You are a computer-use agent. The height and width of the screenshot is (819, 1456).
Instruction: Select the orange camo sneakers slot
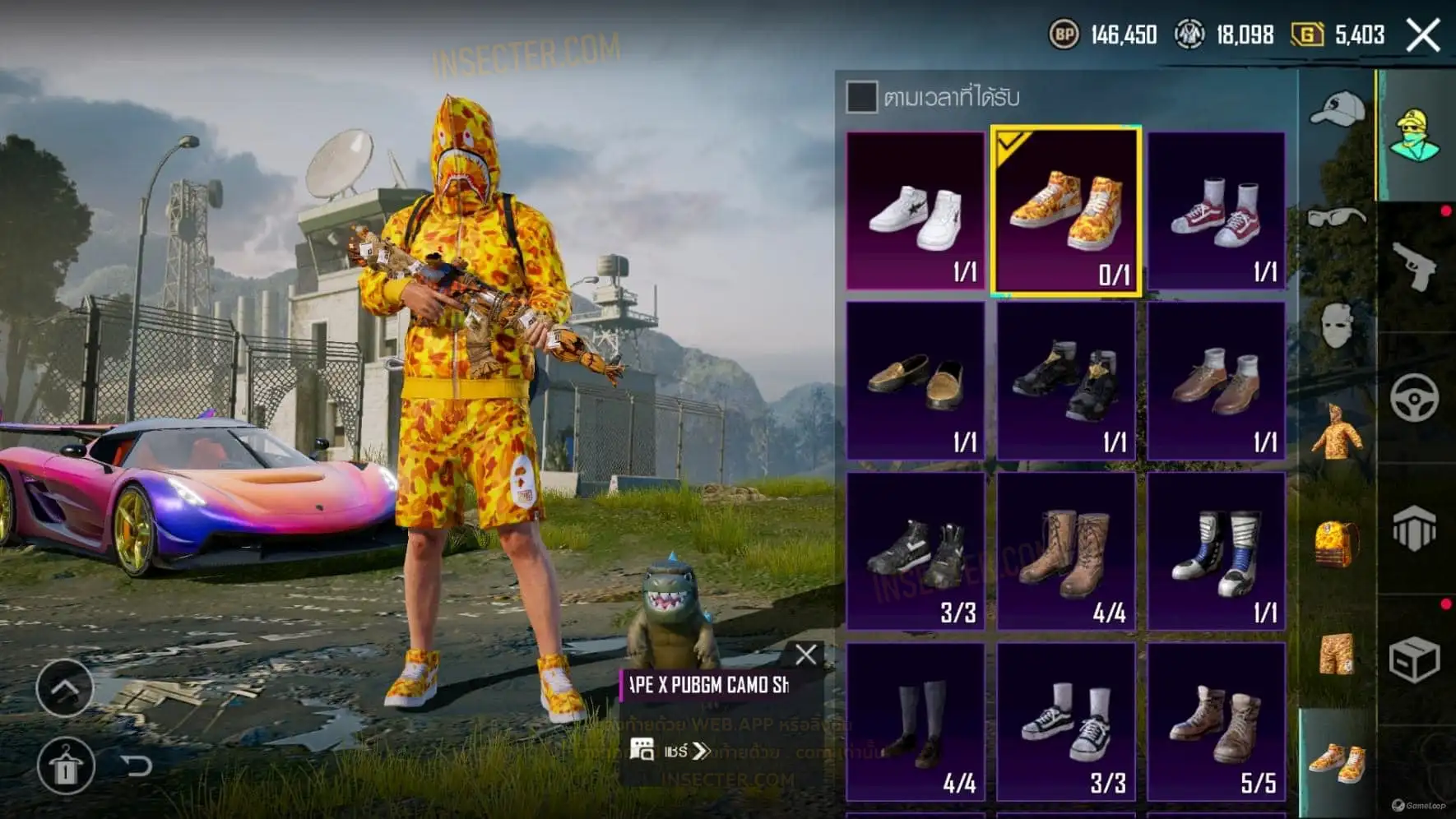pos(1066,211)
